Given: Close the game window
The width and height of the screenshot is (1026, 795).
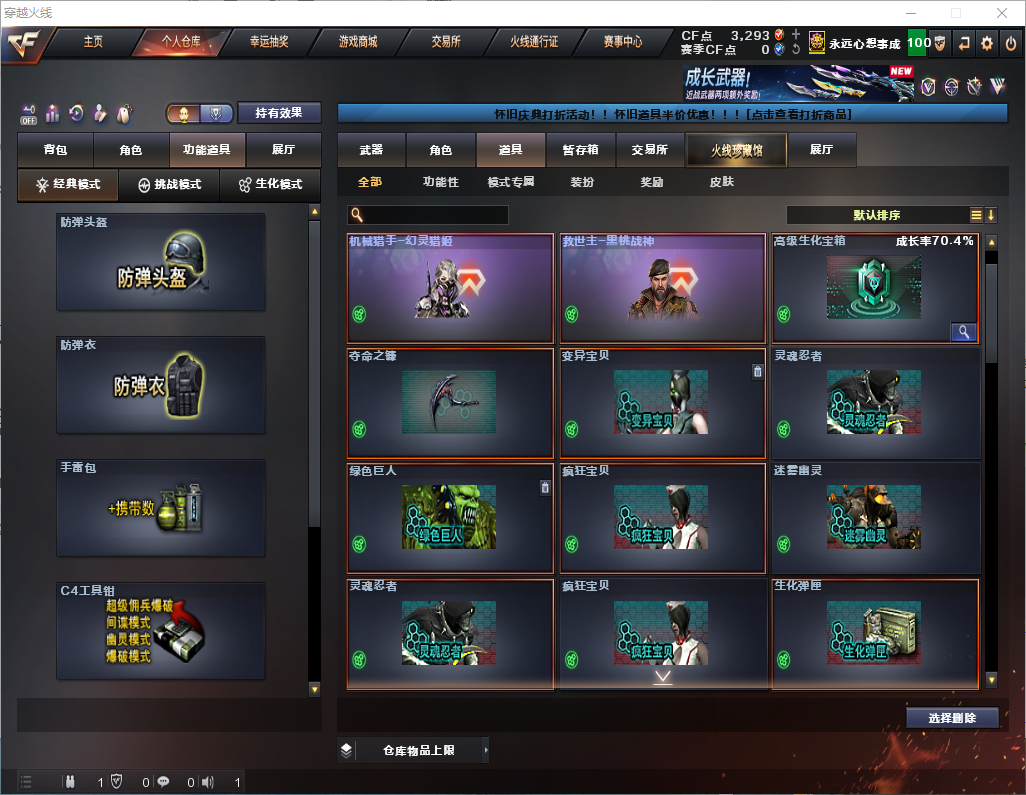Looking at the screenshot, I should pyautogui.click(x=1002, y=13).
